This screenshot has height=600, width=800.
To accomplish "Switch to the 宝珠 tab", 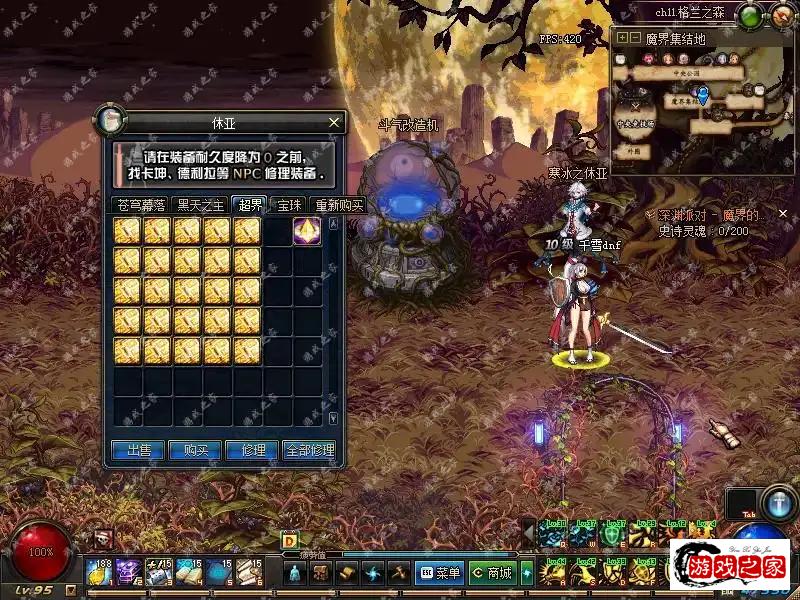I will (290, 206).
